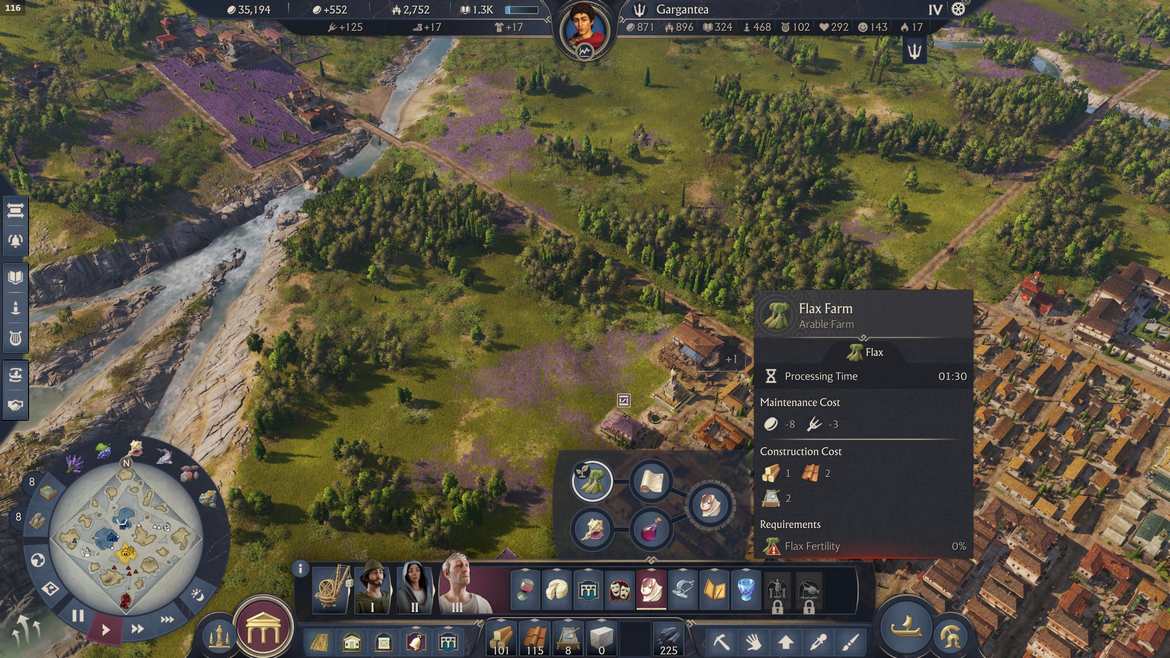Toggle the day and night cycle button
The height and width of the screenshot is (658, 1170).
198,595
